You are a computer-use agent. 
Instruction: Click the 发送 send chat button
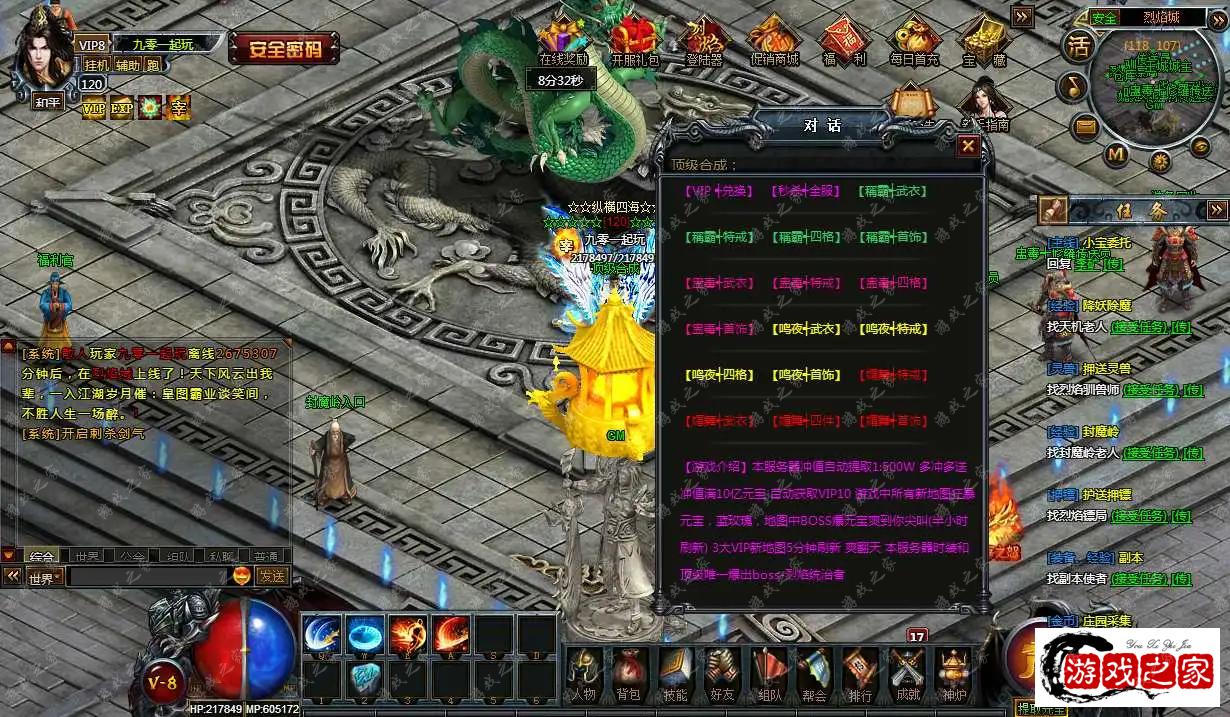coord(271,576)
